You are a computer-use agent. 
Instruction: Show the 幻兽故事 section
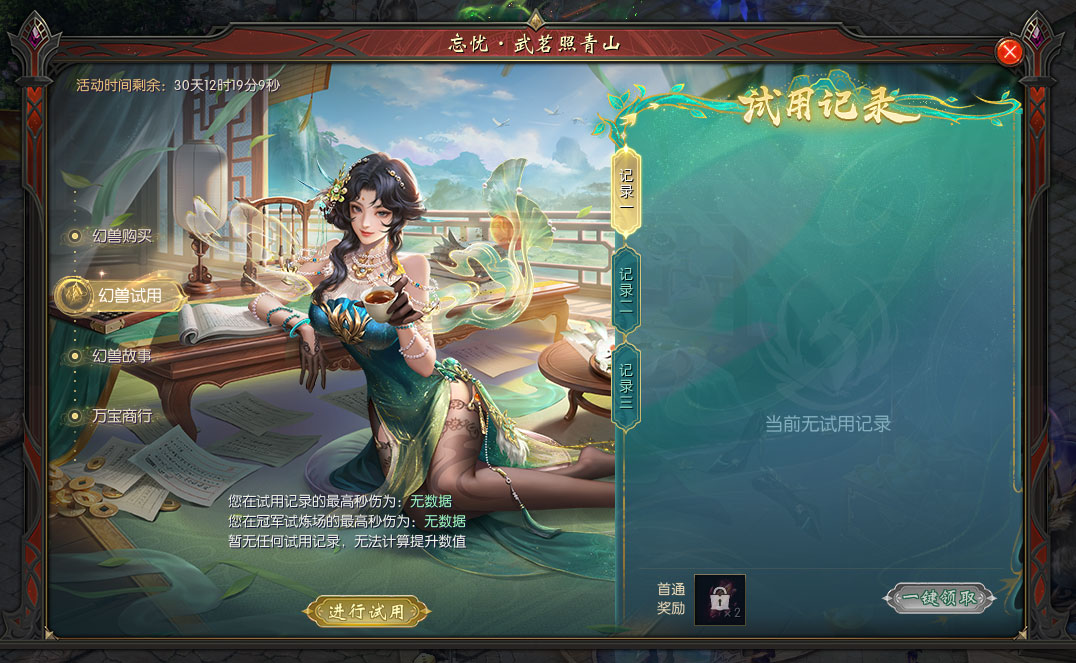coord(122,356)
